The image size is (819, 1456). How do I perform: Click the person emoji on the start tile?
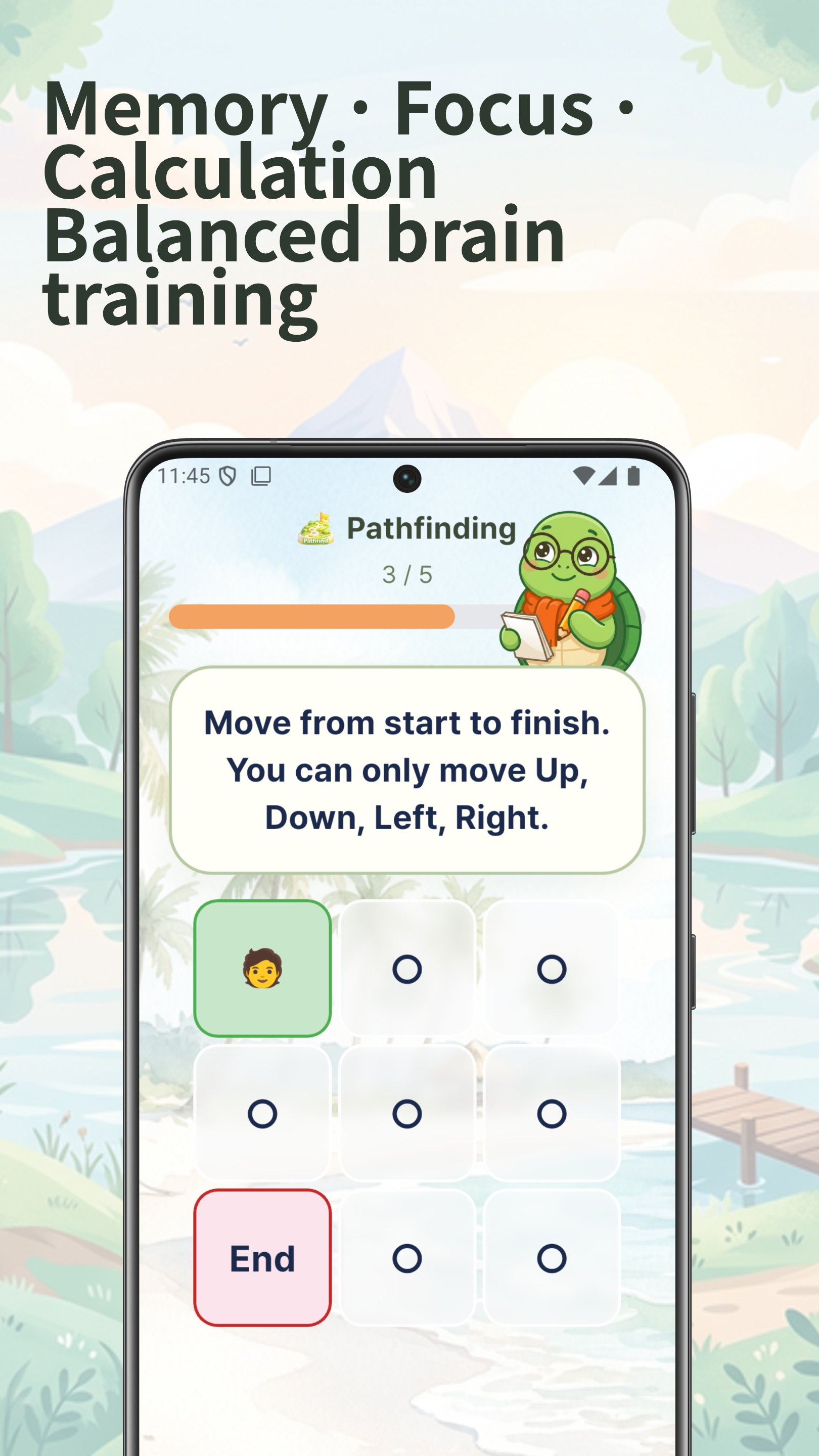pyautogui.click(x=263, y=969)
